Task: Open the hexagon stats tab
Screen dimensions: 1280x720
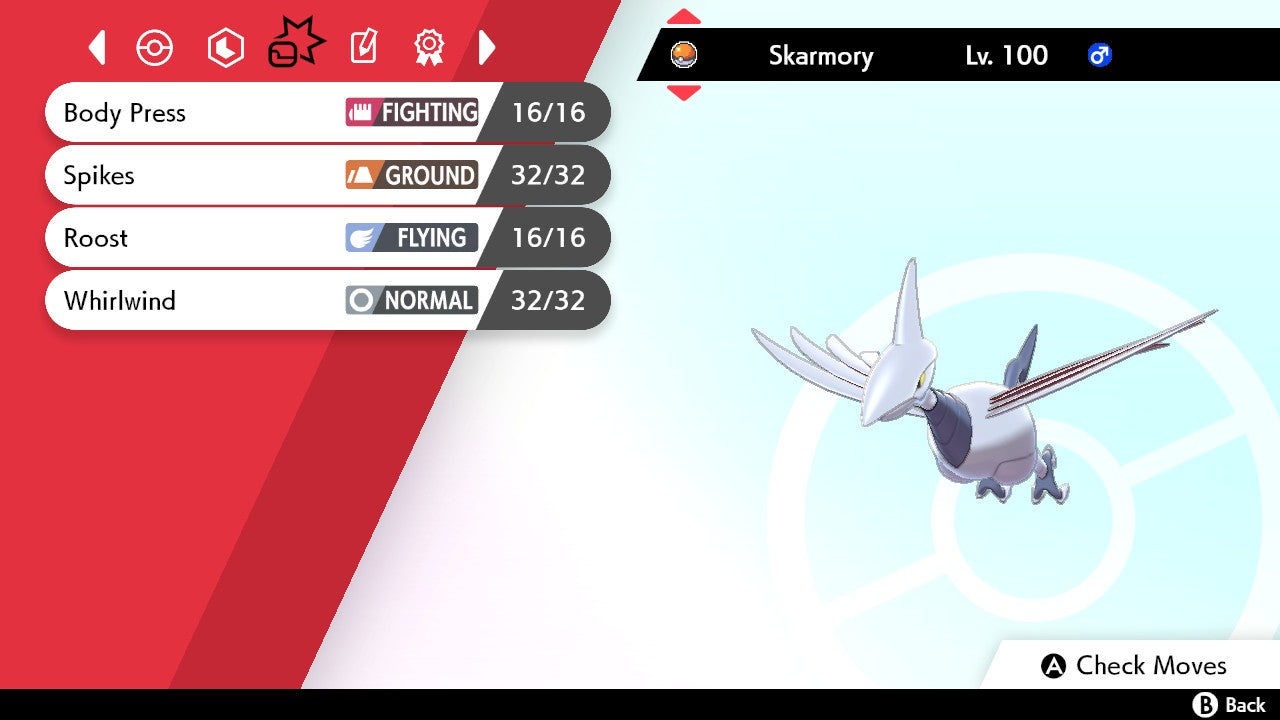Action: [x=225, y=48]
